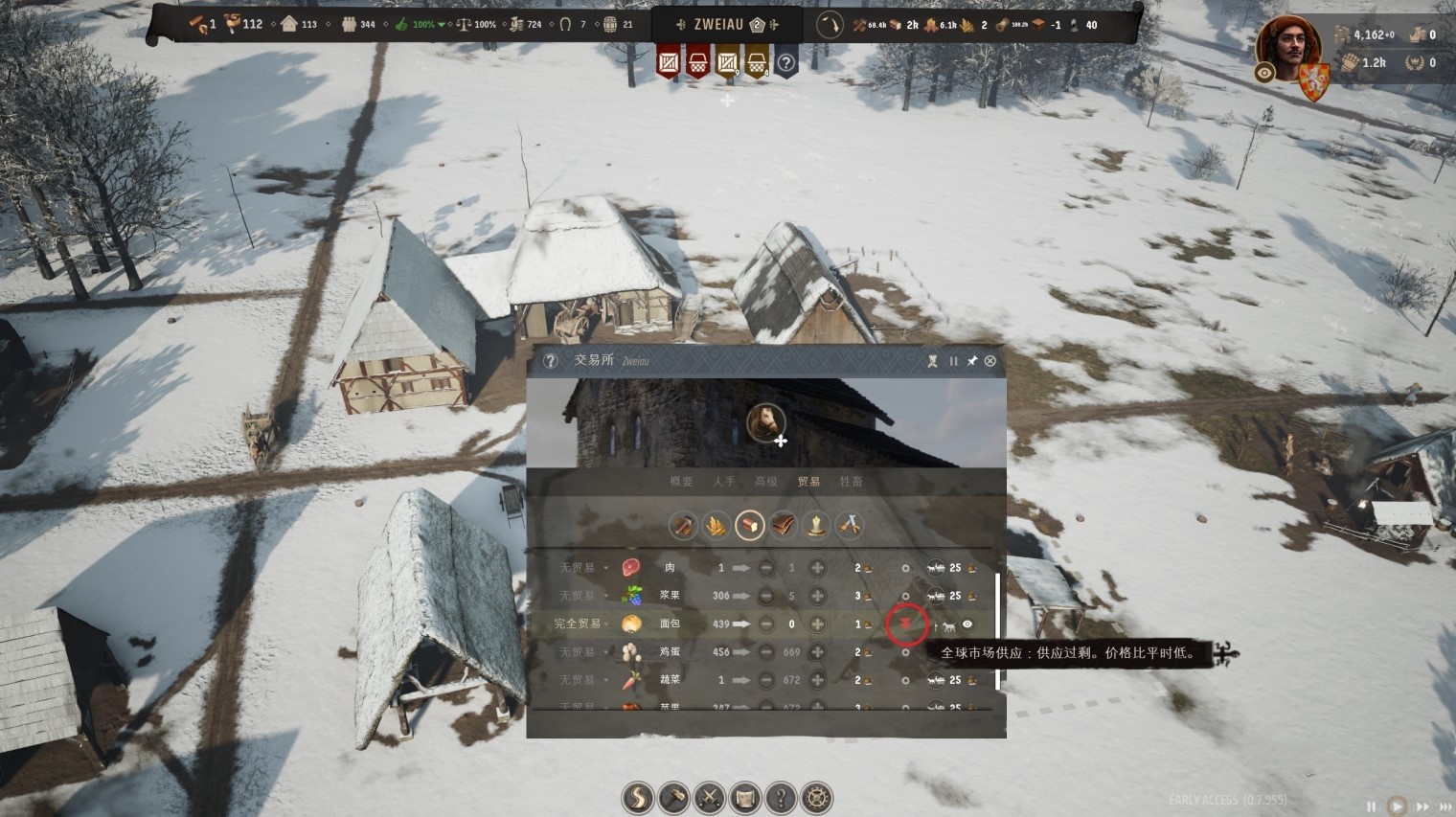This screenshot has width=1456, height=817.
Task: Pin the trading post panel
Action: click(971, 361)
